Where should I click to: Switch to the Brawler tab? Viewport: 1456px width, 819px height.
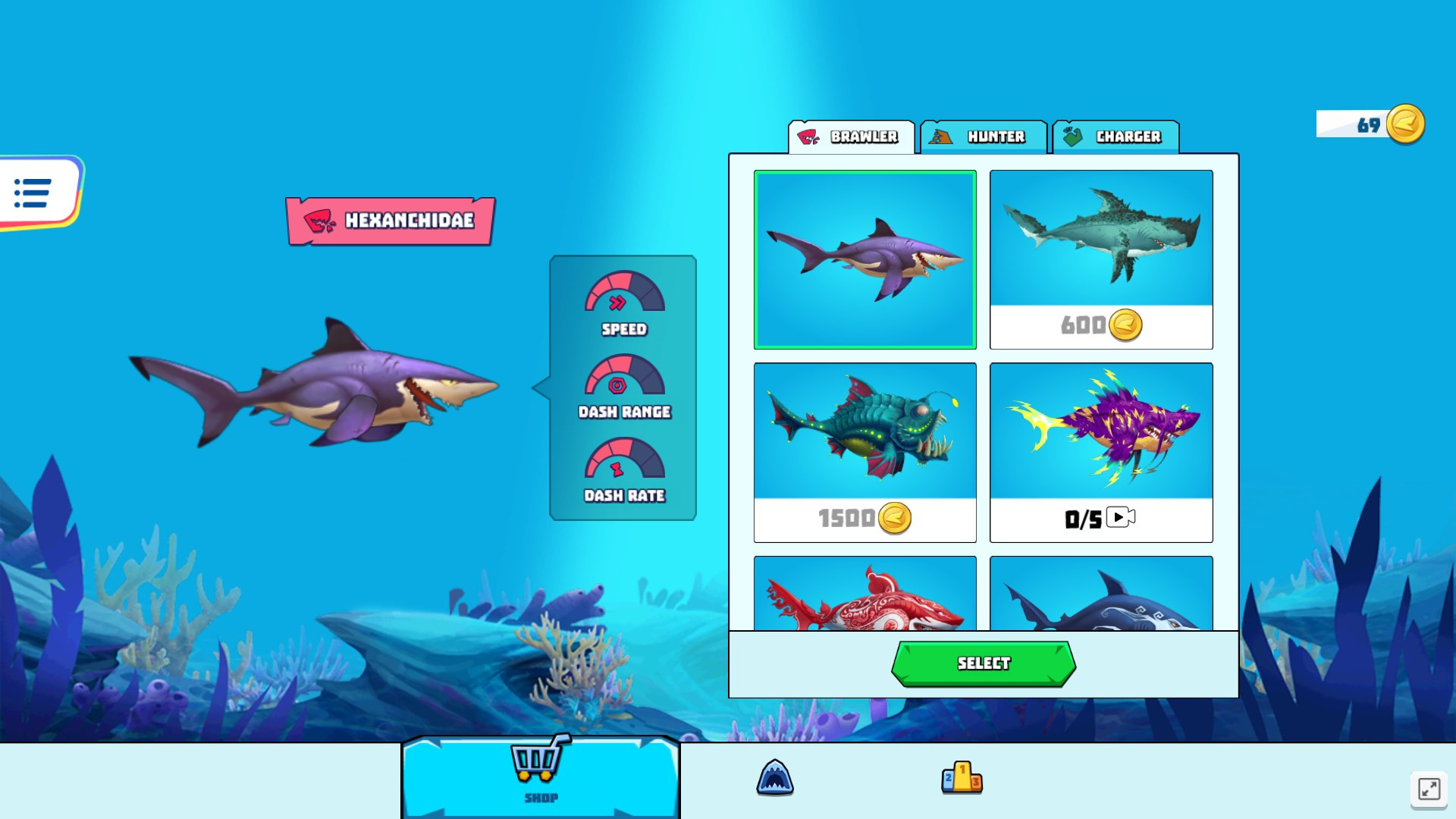point(852,137)
